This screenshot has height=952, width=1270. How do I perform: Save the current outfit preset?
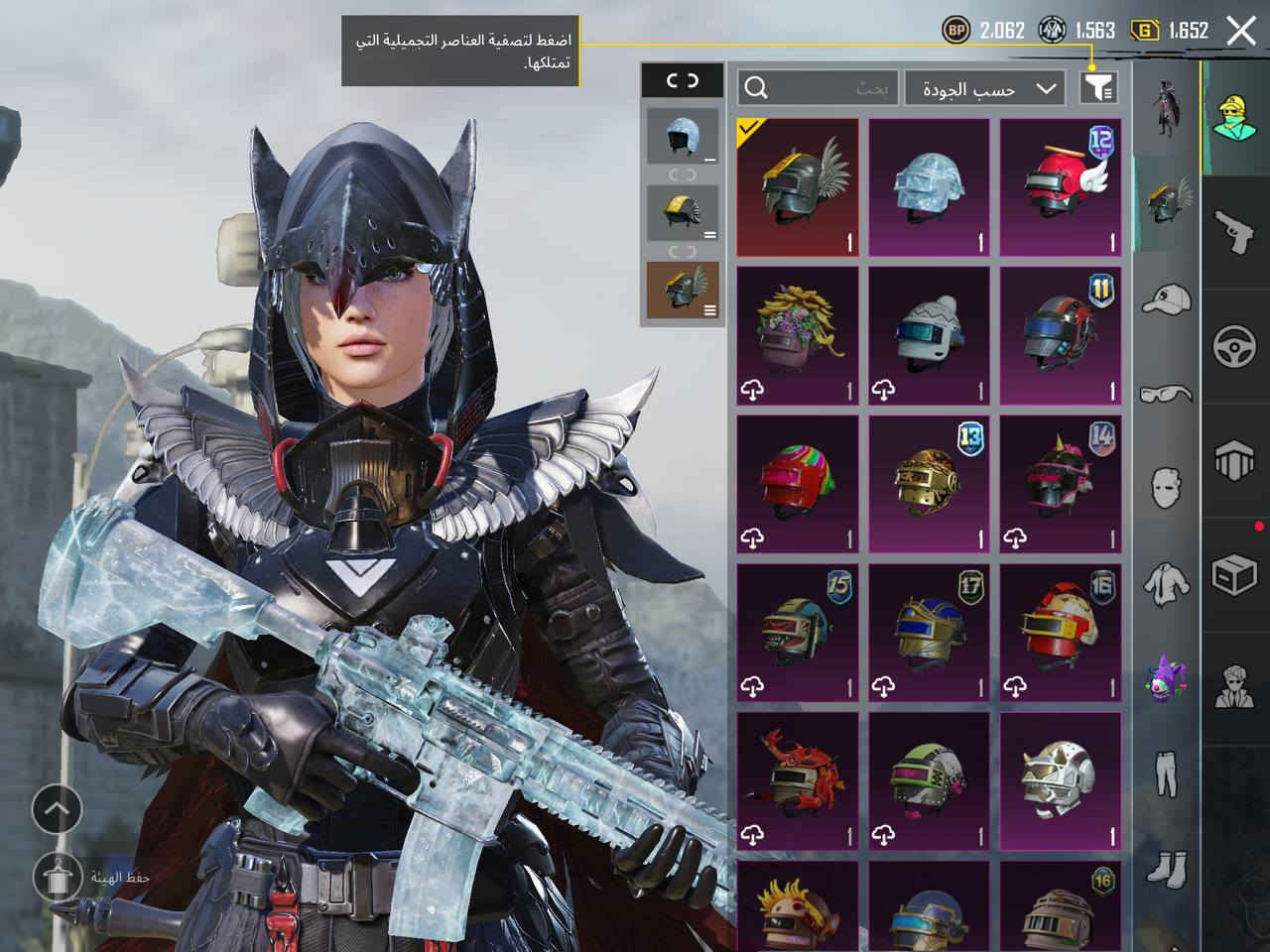click(57, 877)
